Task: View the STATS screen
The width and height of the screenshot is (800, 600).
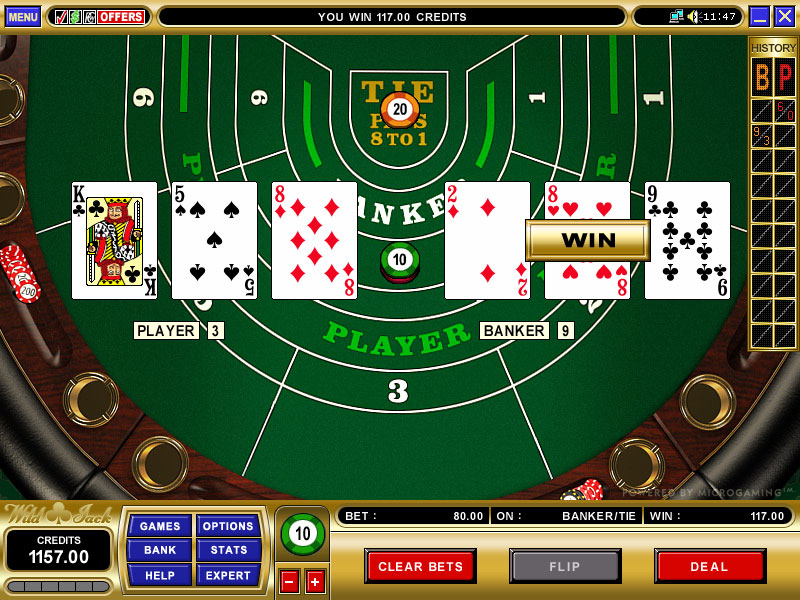Action: pyautogui.click(x=228, y=550)
